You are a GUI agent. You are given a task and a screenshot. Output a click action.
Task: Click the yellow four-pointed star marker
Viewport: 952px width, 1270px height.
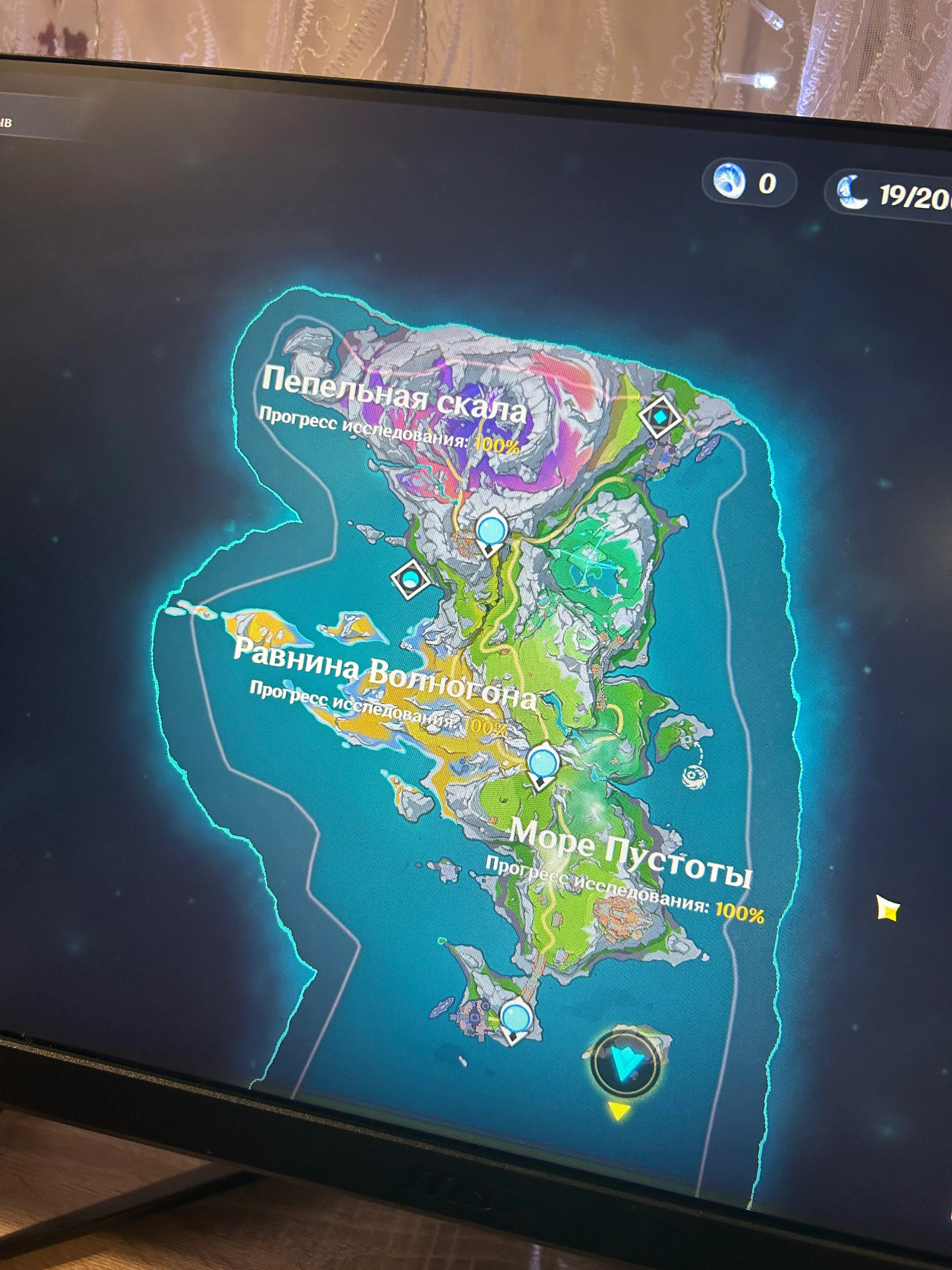pyautogui.click(x=887, y=909)
